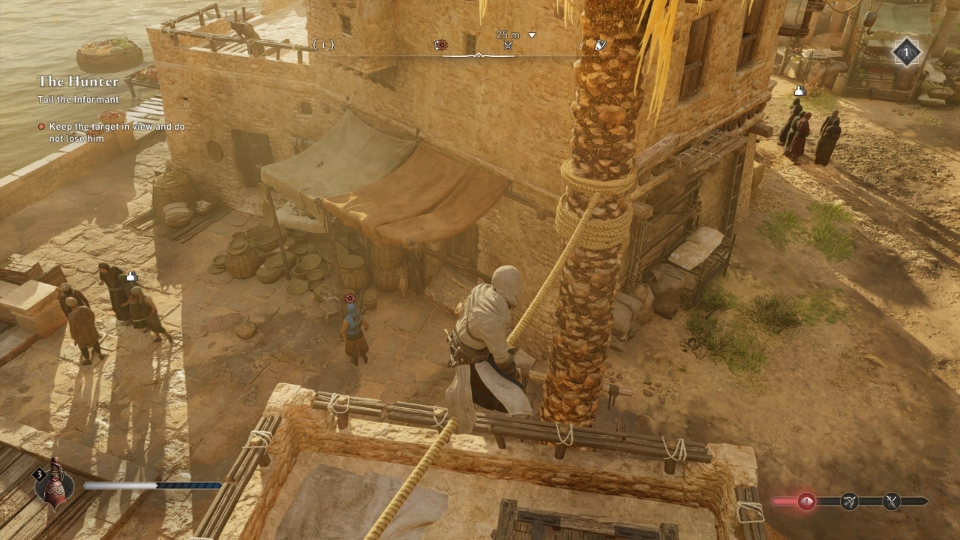
Task: Open the "The Hunter" quest tracker
Action: (78, 81)
